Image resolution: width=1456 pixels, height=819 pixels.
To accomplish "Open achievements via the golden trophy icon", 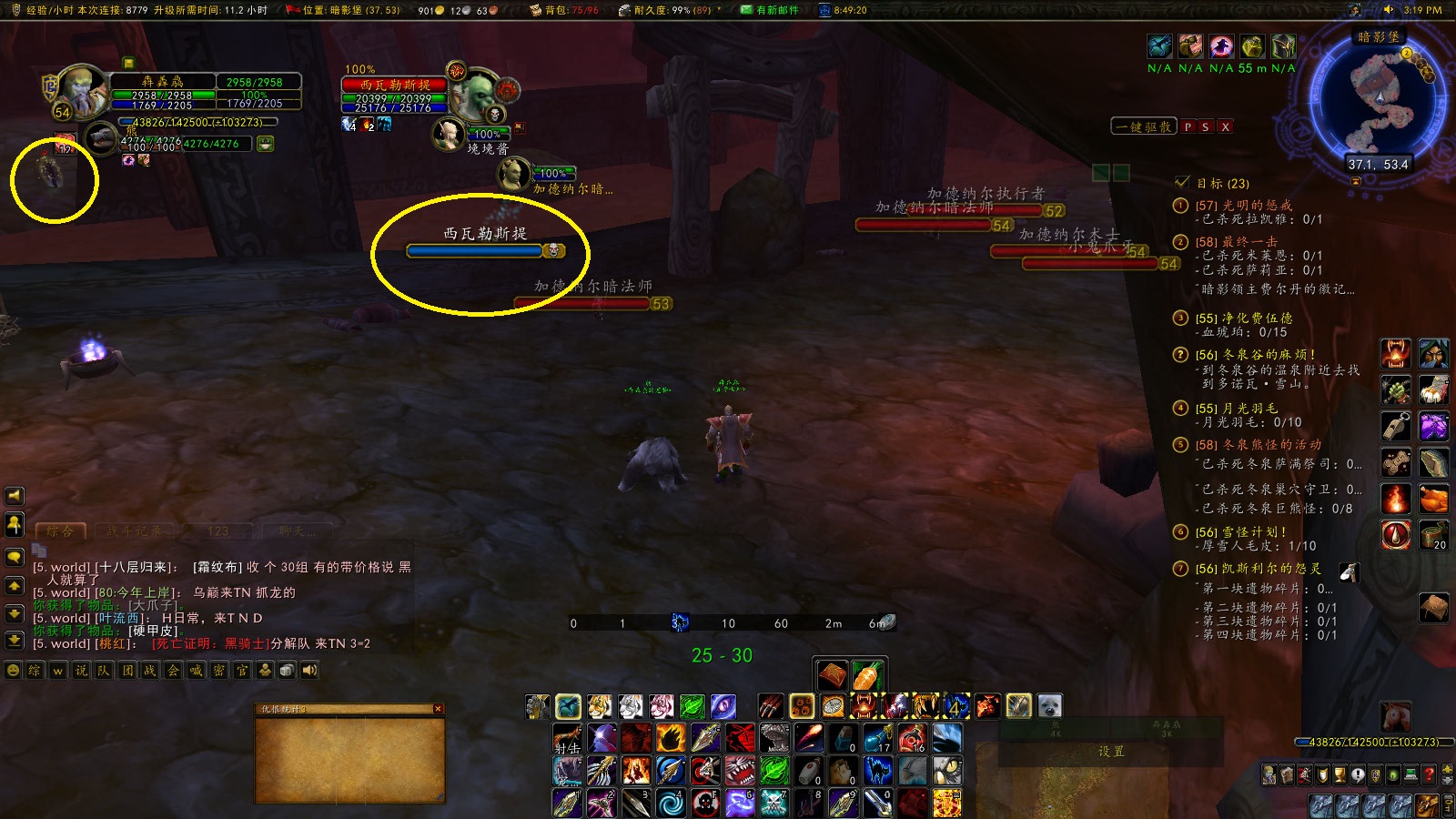I will click(1339, 775).
